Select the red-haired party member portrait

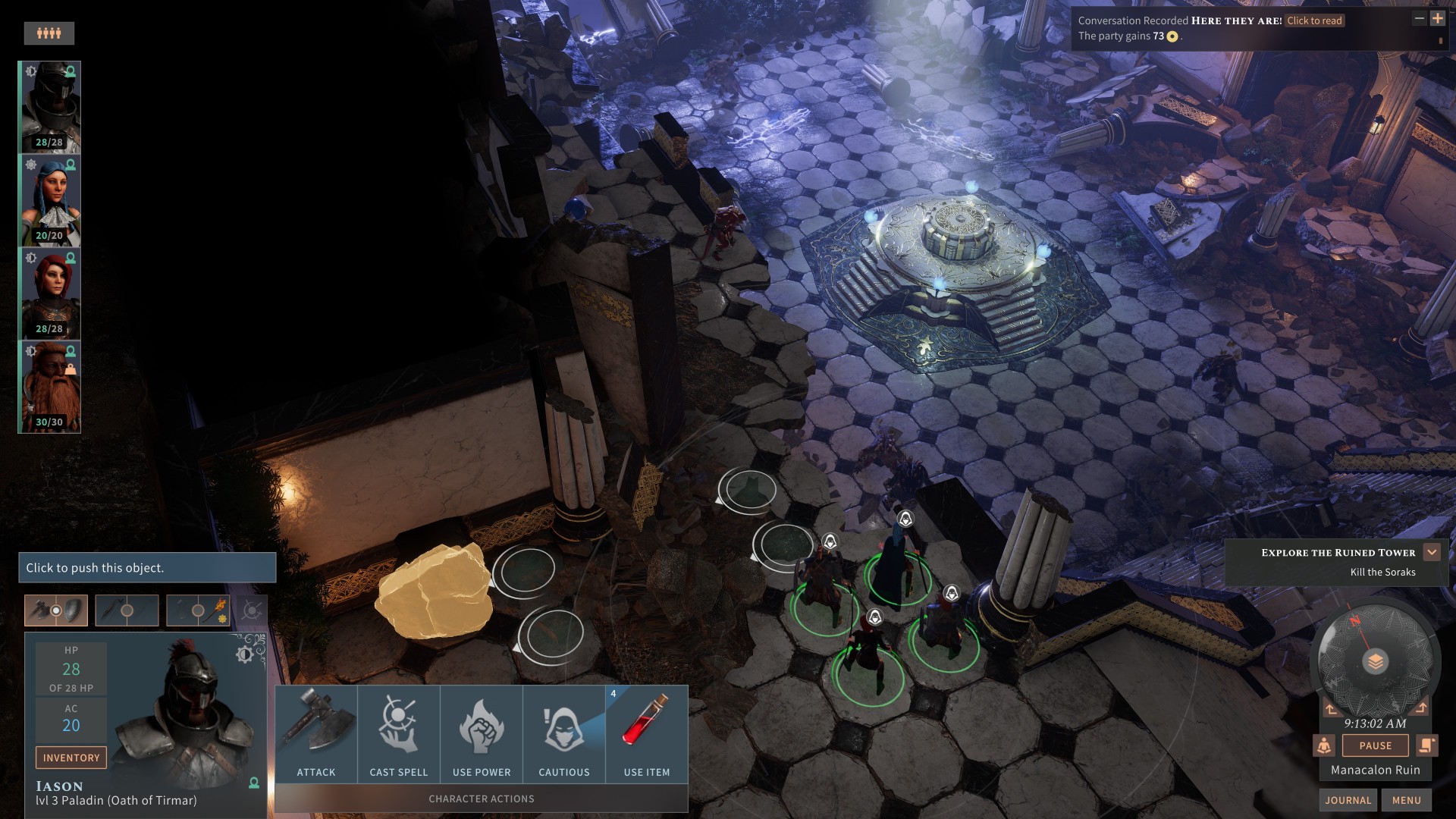coord(50,294)
